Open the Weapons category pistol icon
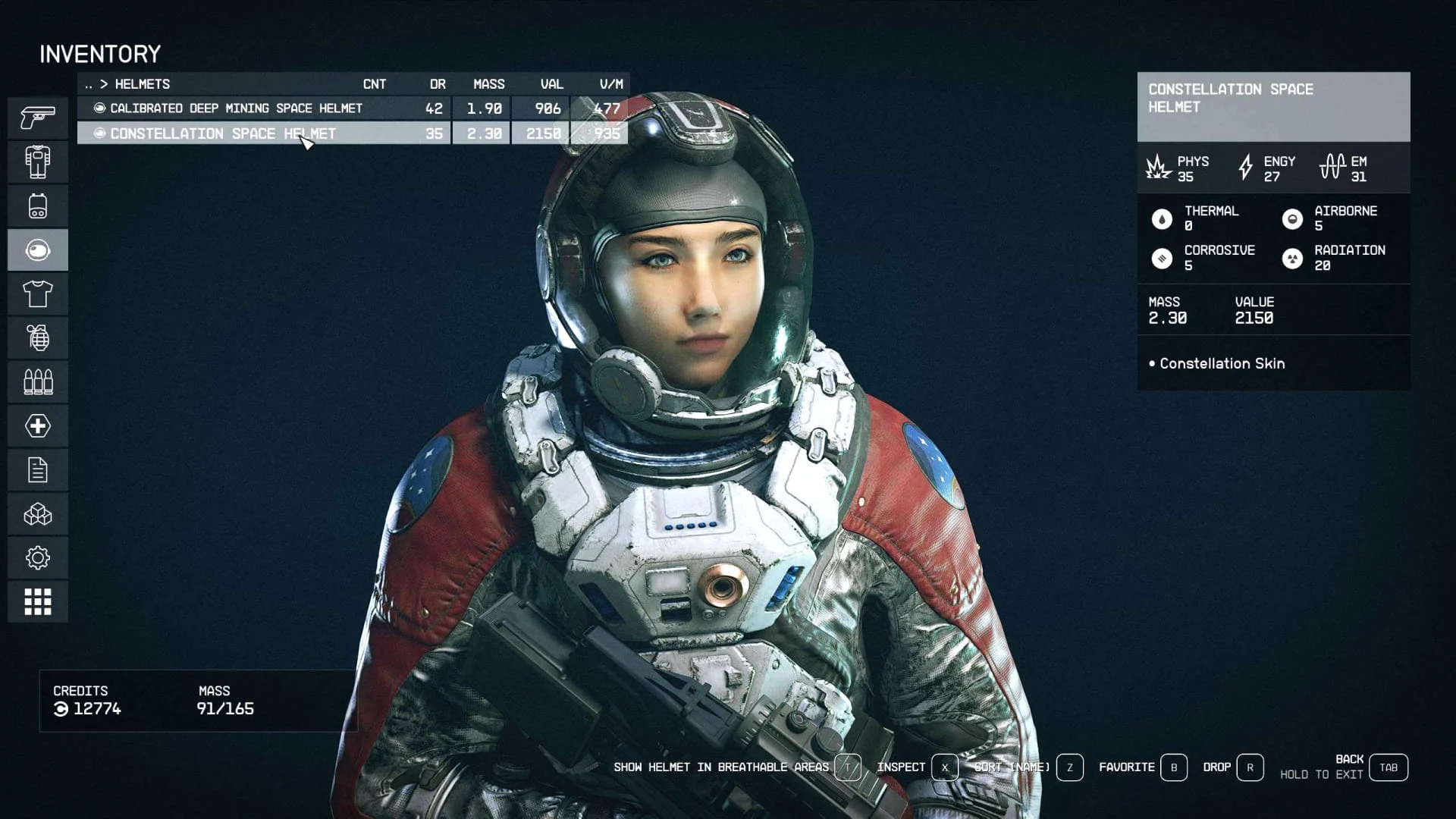 coord(38,118)
